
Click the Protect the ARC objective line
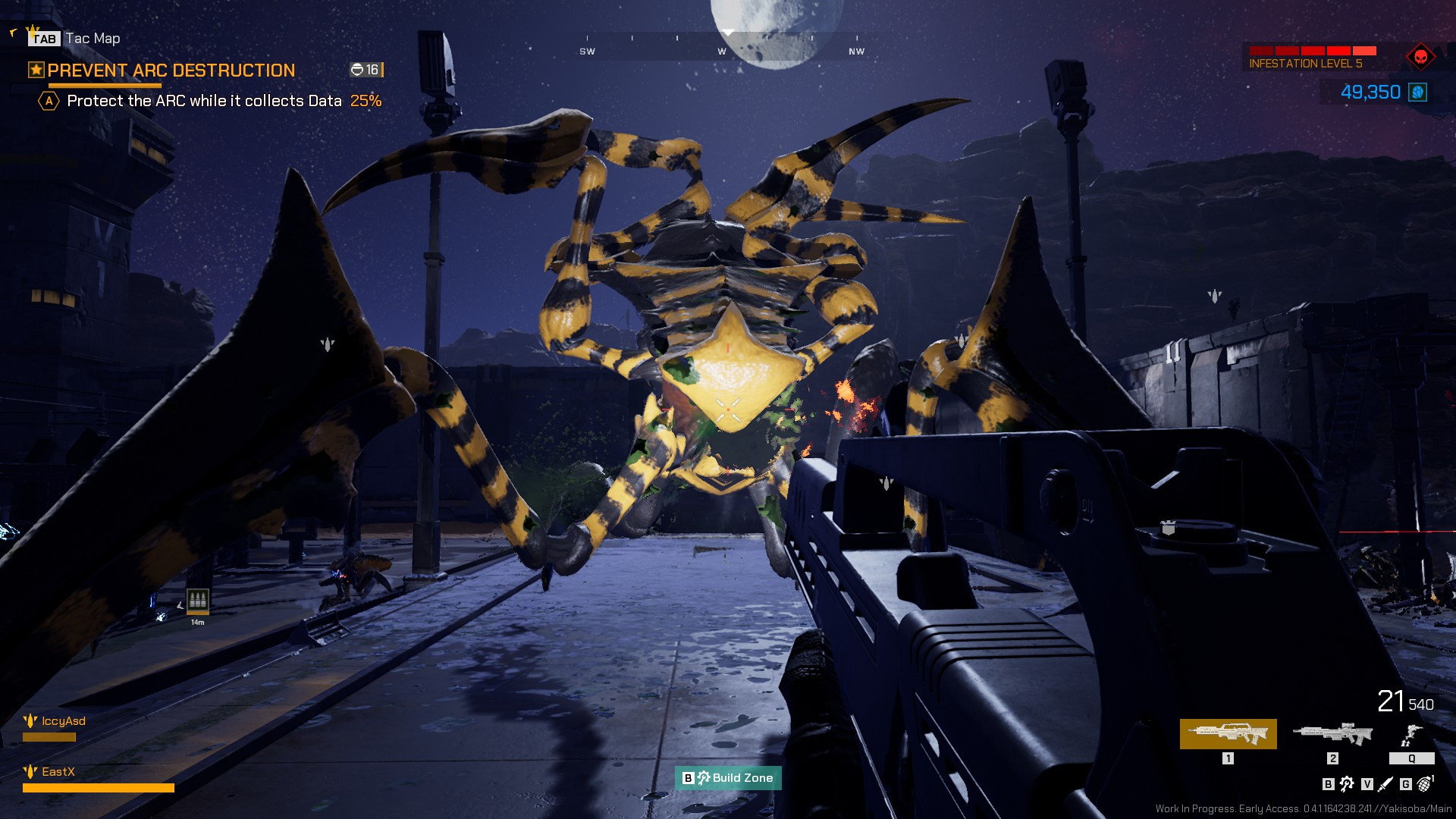click(204, 101)
